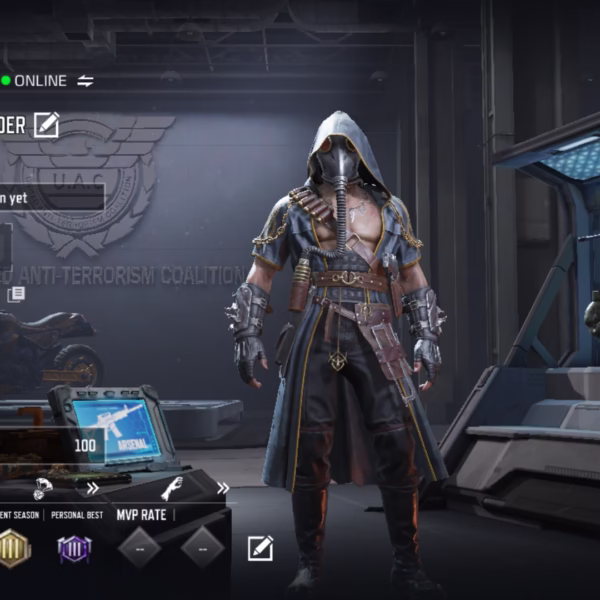Edit the showcase with the bottom pencil icon
This screenshot has width=600, height=600.
point(260,548)
